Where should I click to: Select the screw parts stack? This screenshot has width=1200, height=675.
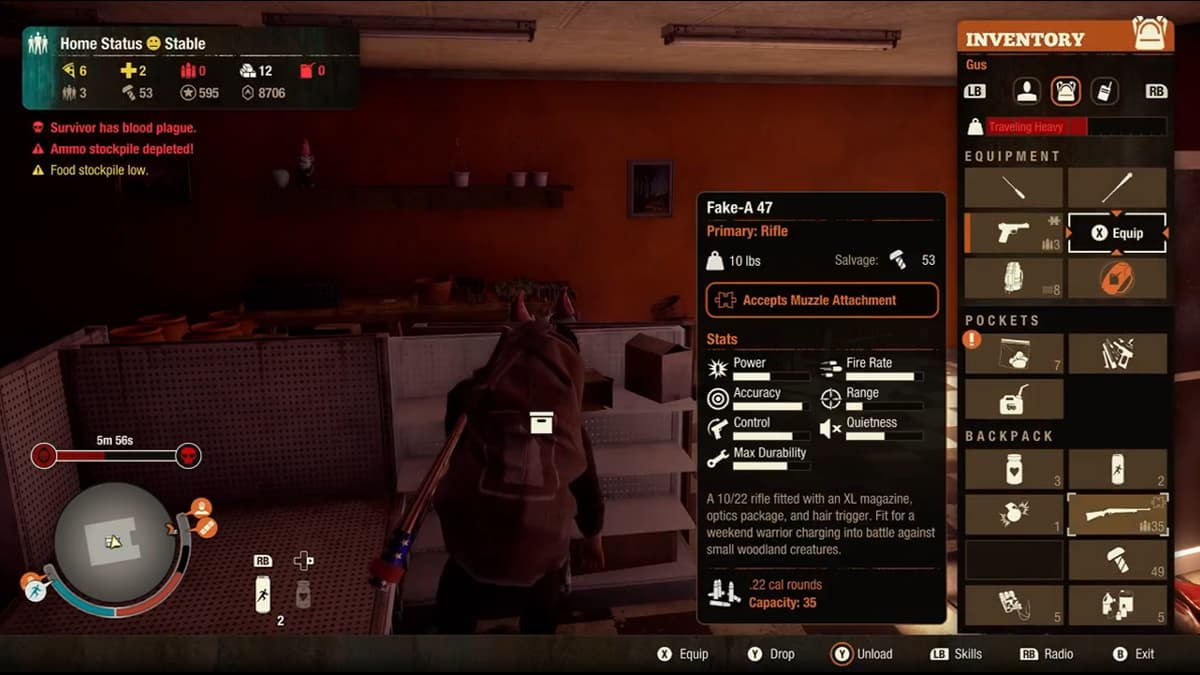click(x=1117, y=560)
